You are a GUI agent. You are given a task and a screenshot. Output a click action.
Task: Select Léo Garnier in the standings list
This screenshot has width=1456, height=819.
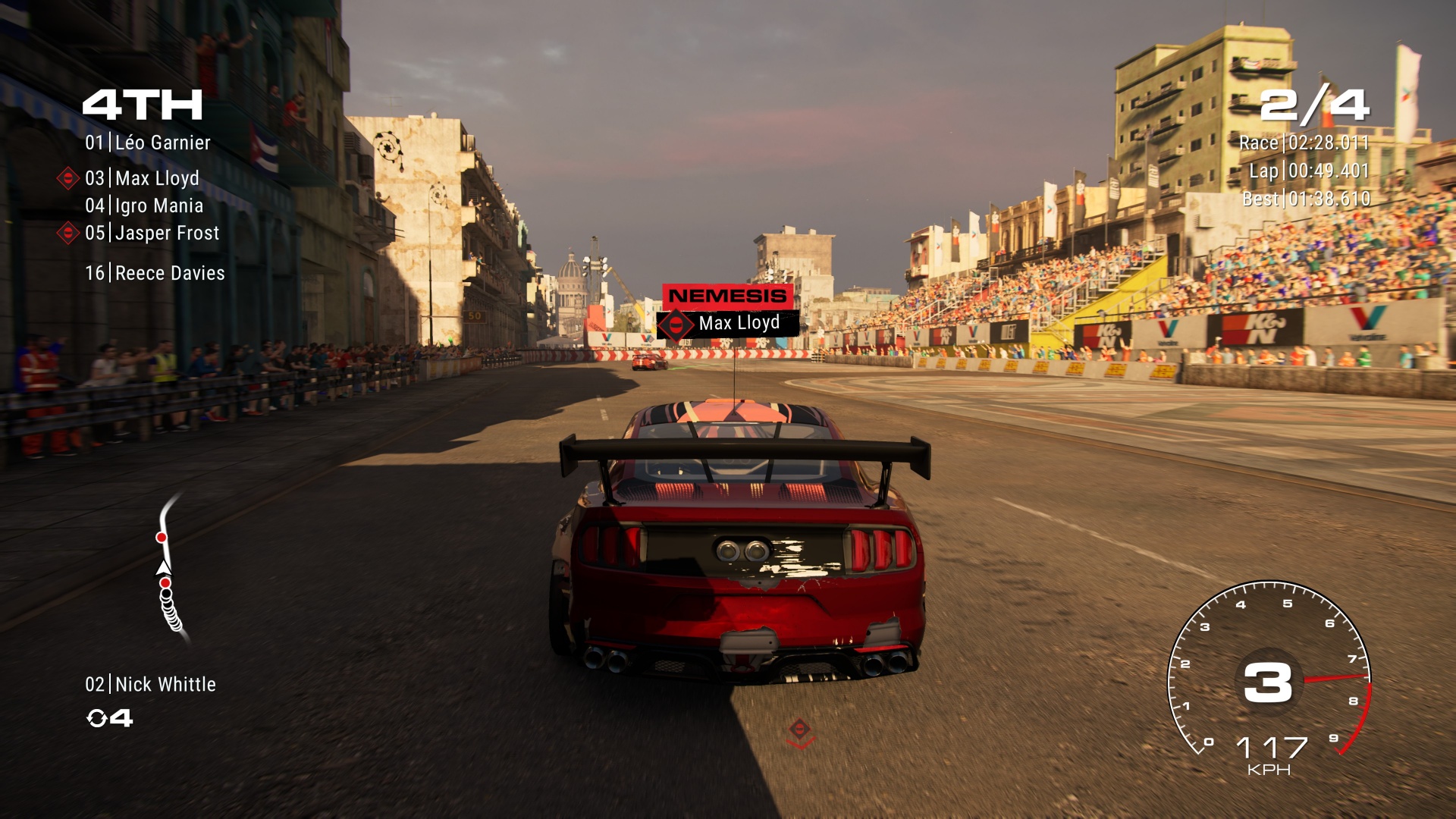tap(148, 143)
